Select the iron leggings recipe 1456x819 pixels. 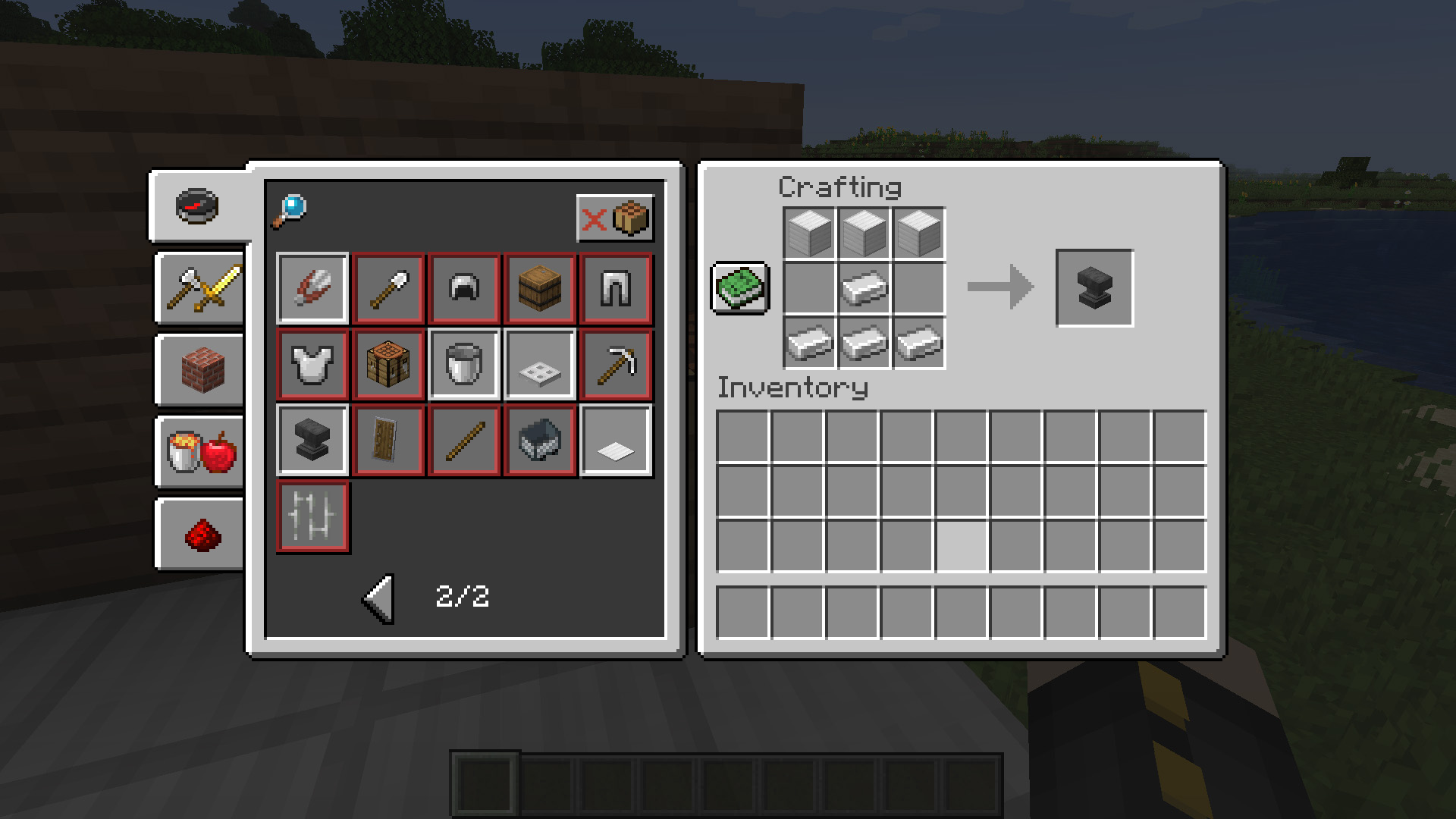click(616, 288)
